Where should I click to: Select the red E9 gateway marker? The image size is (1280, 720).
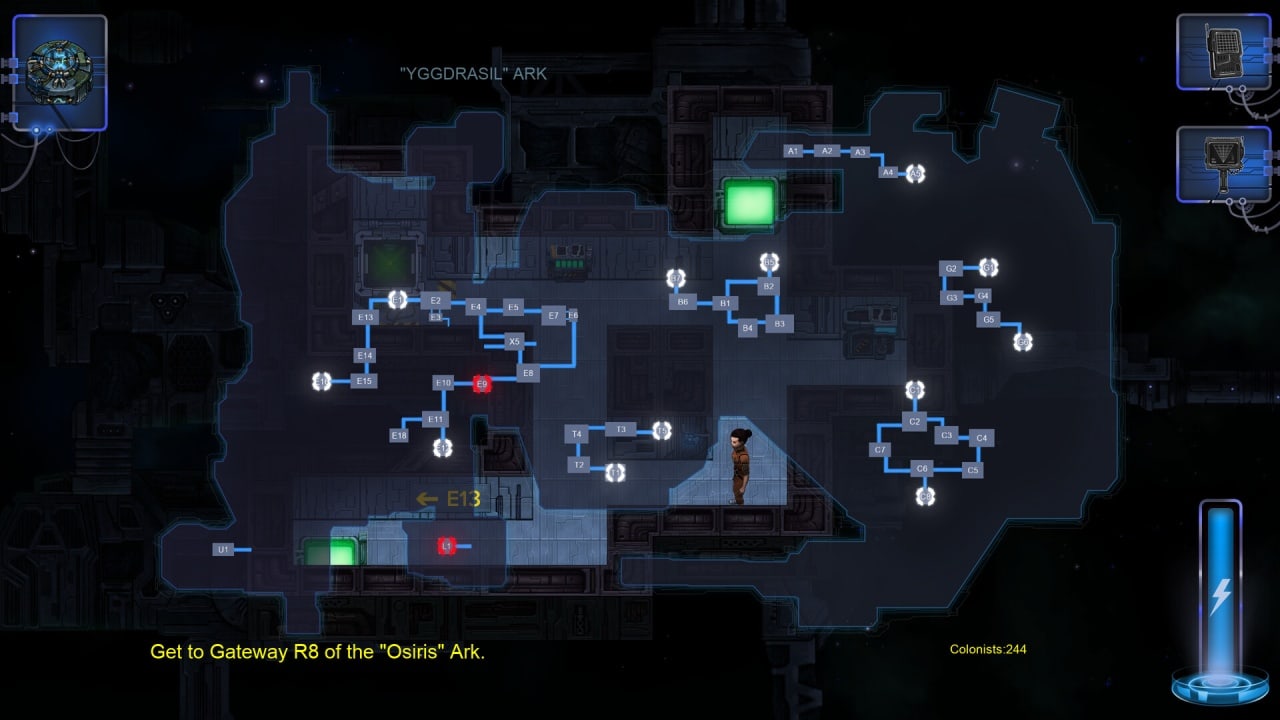482,384
